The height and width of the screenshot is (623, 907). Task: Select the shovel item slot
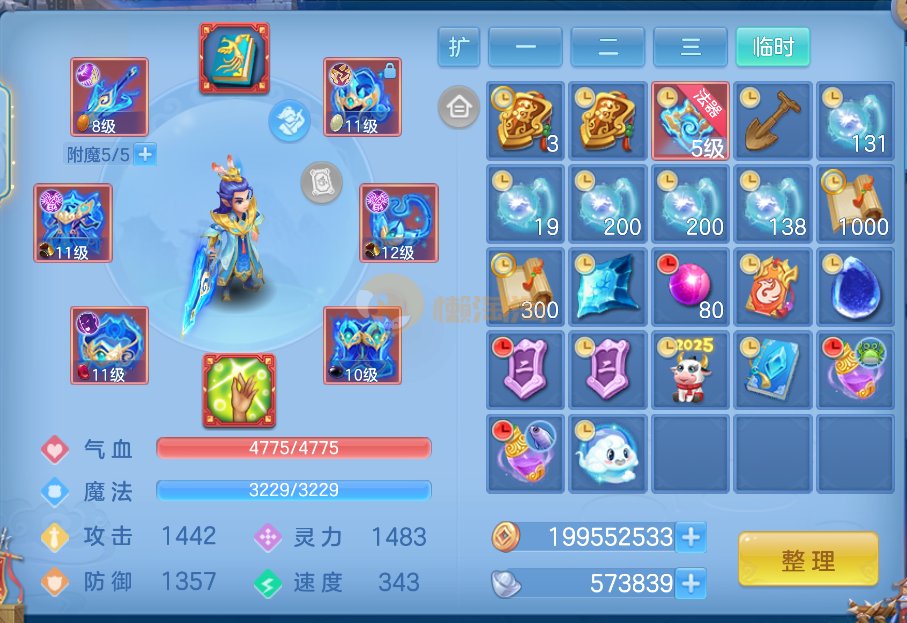pyautogui.click(x=772, y=120)
